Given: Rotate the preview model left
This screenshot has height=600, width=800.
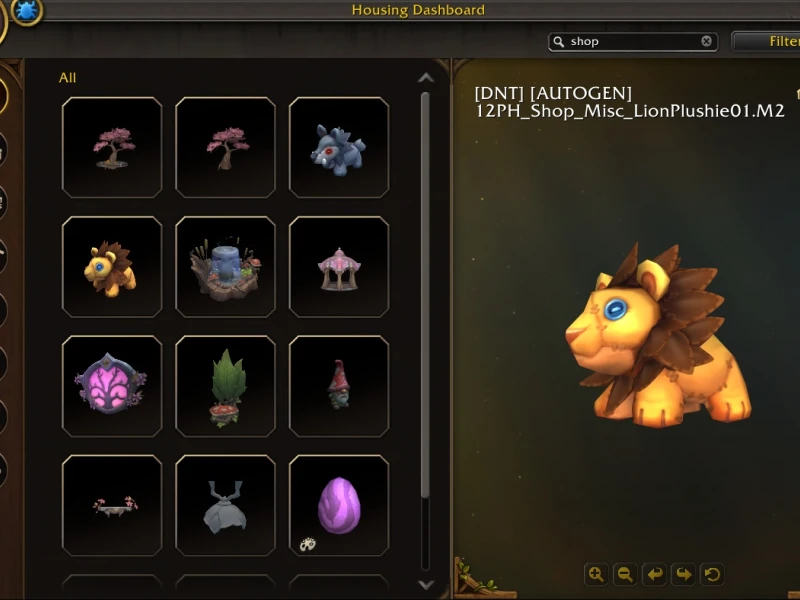Looking at the screenshot, I should (x=654, y=574).
